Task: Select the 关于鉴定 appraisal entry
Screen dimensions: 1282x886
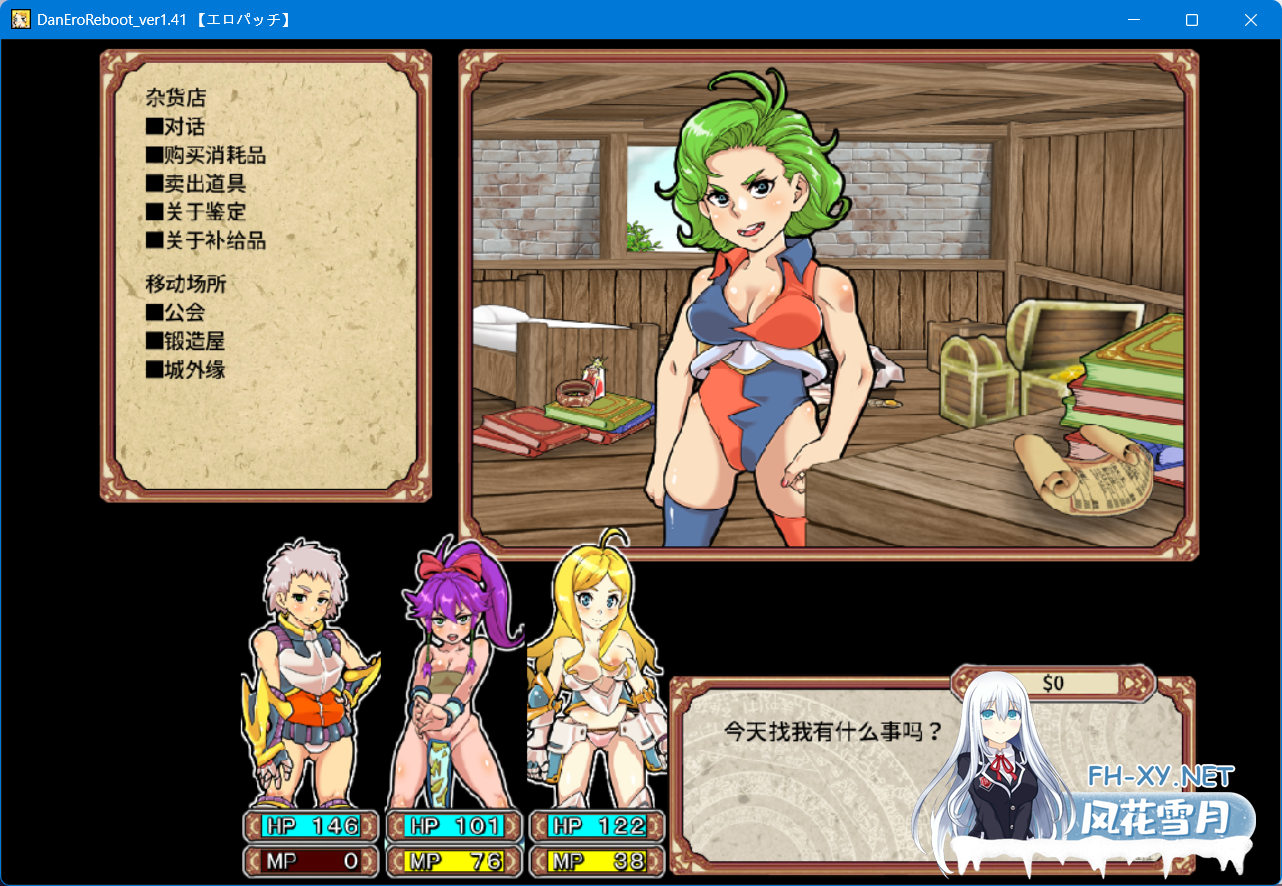Action: [x=196, y=212]
